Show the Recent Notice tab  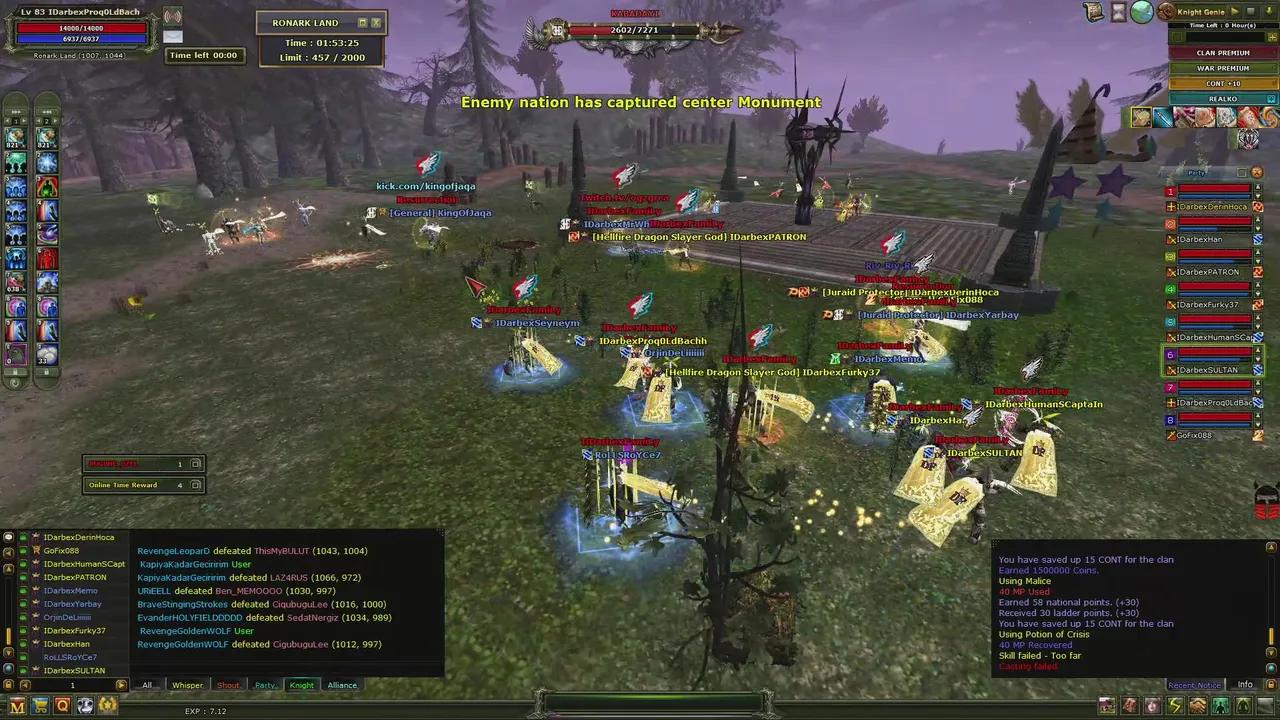tap(1194, 685)
